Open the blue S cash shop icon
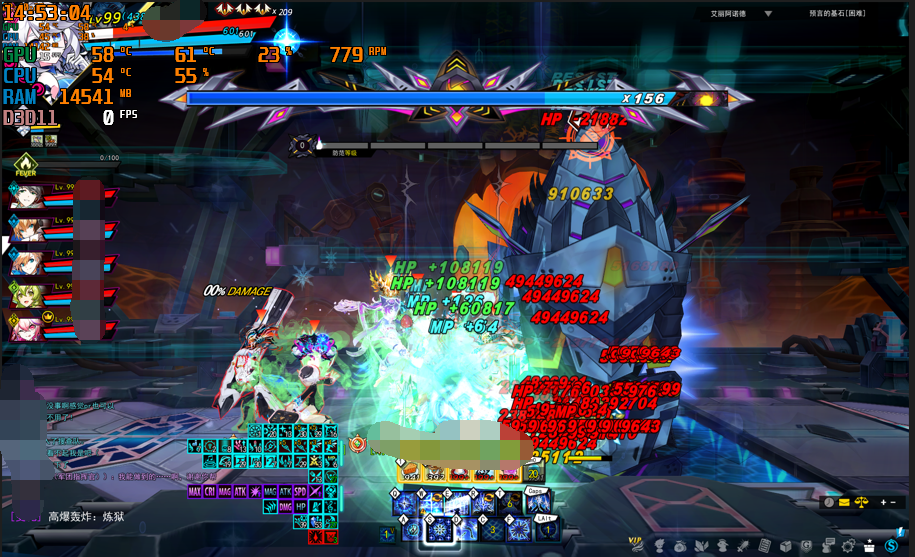This screenshot has width=915, height=557. click(892, 545)
